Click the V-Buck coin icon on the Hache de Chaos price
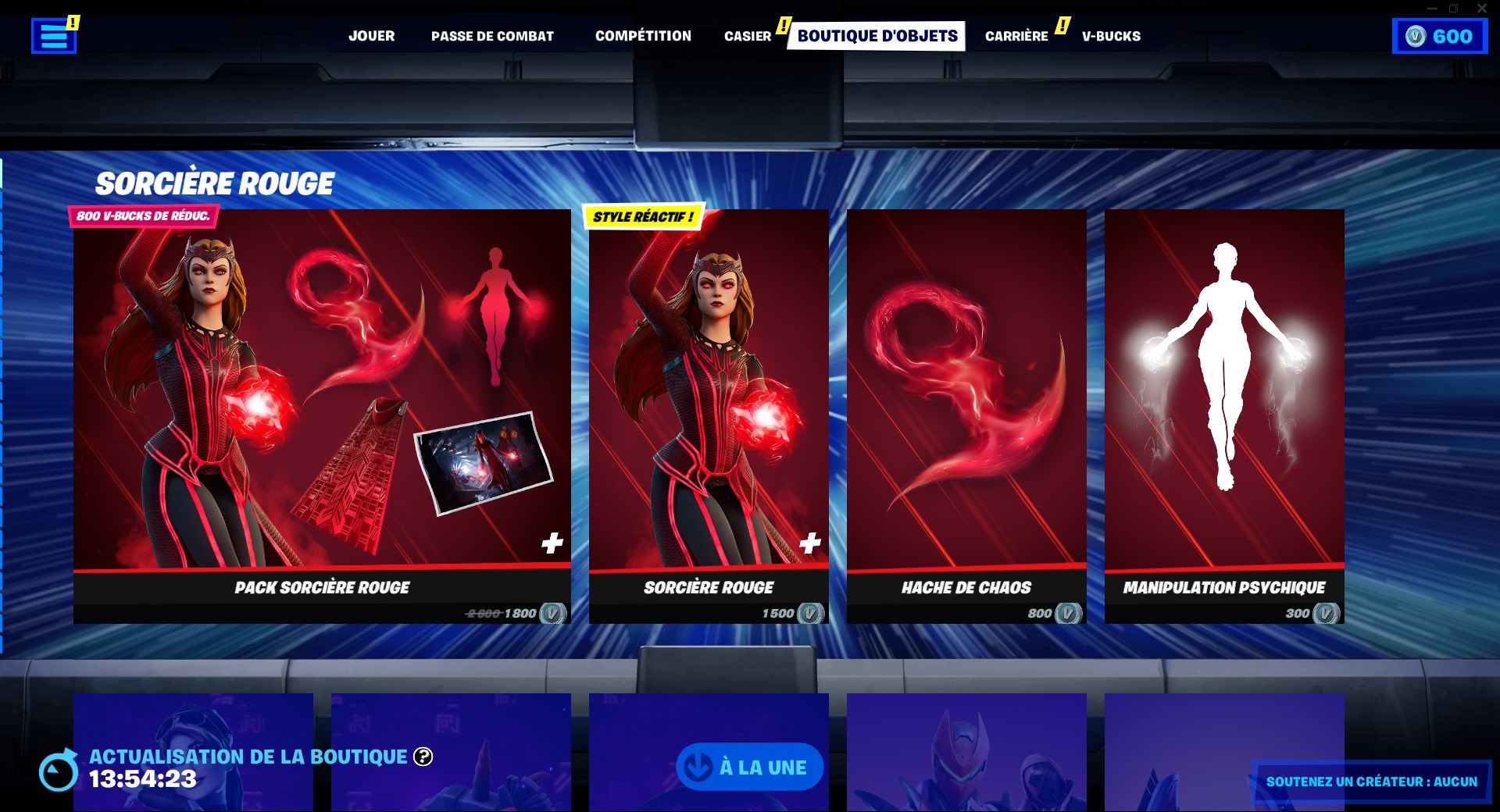Image resolution: width=1500 pixels, height=812 pixels. point(1066,614)
